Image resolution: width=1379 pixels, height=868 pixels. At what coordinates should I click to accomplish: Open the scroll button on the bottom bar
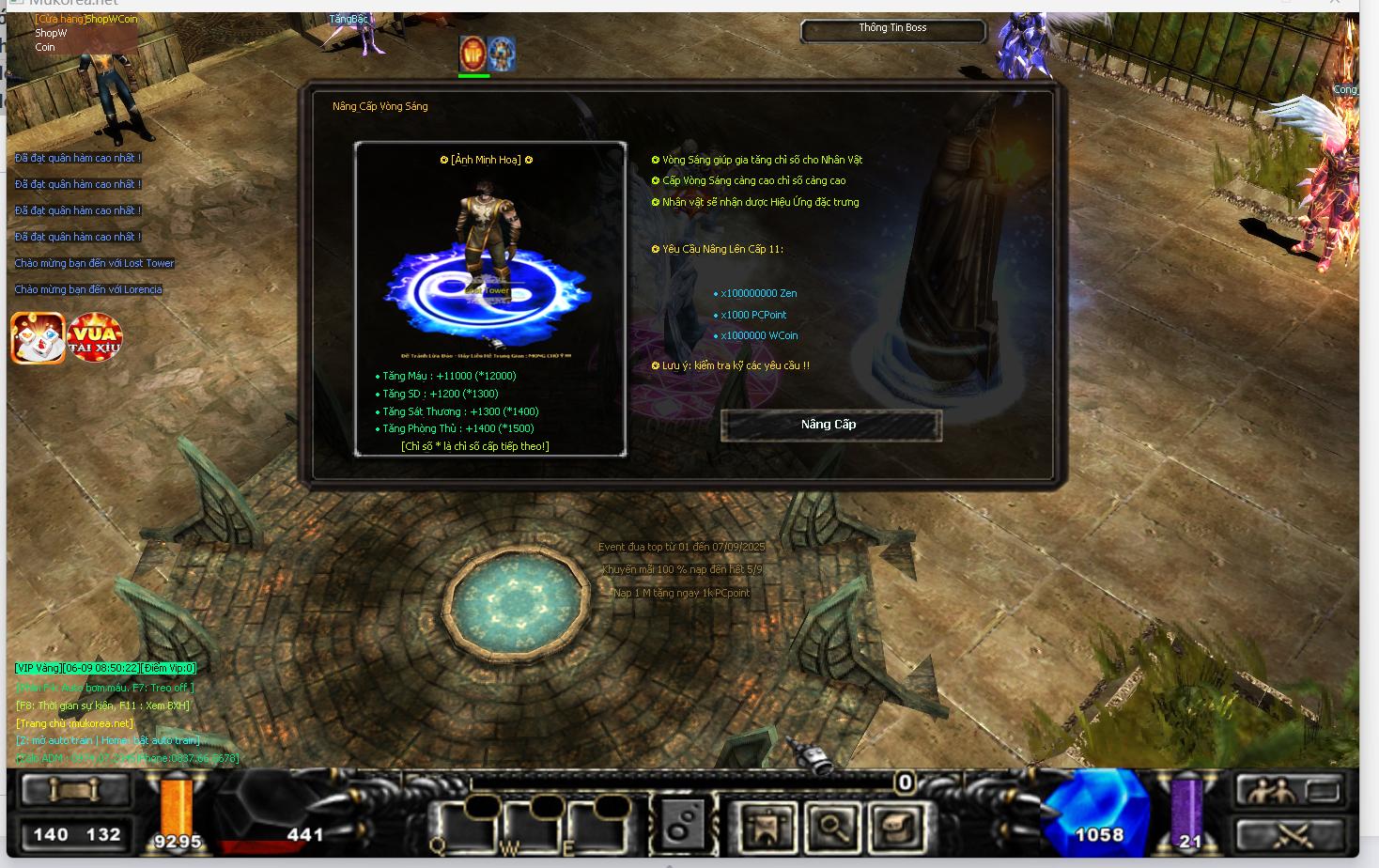[75, 791]
